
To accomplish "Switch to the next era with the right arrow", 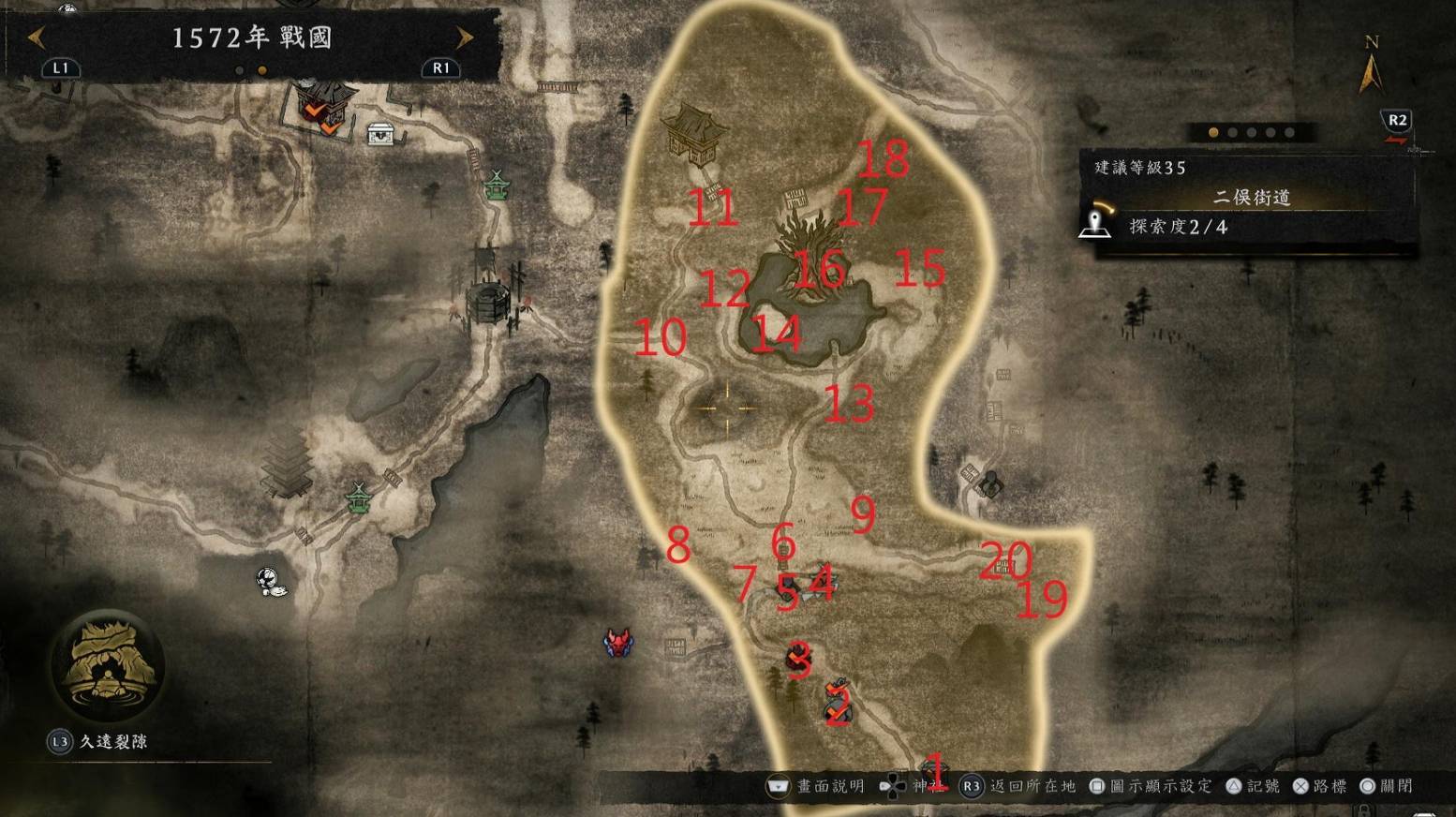I will click(465, 38).
